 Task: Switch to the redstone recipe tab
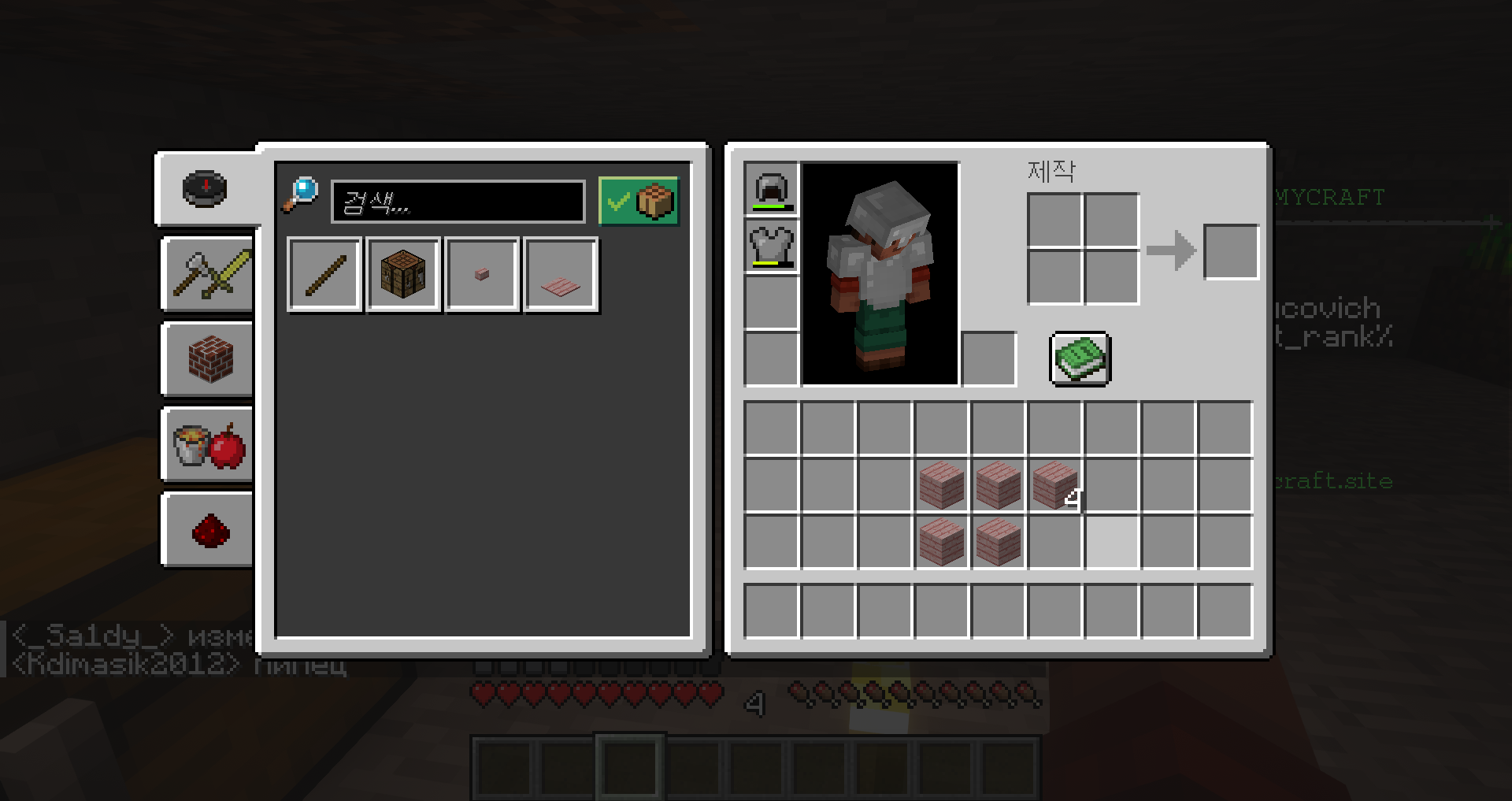pos(209,529)
